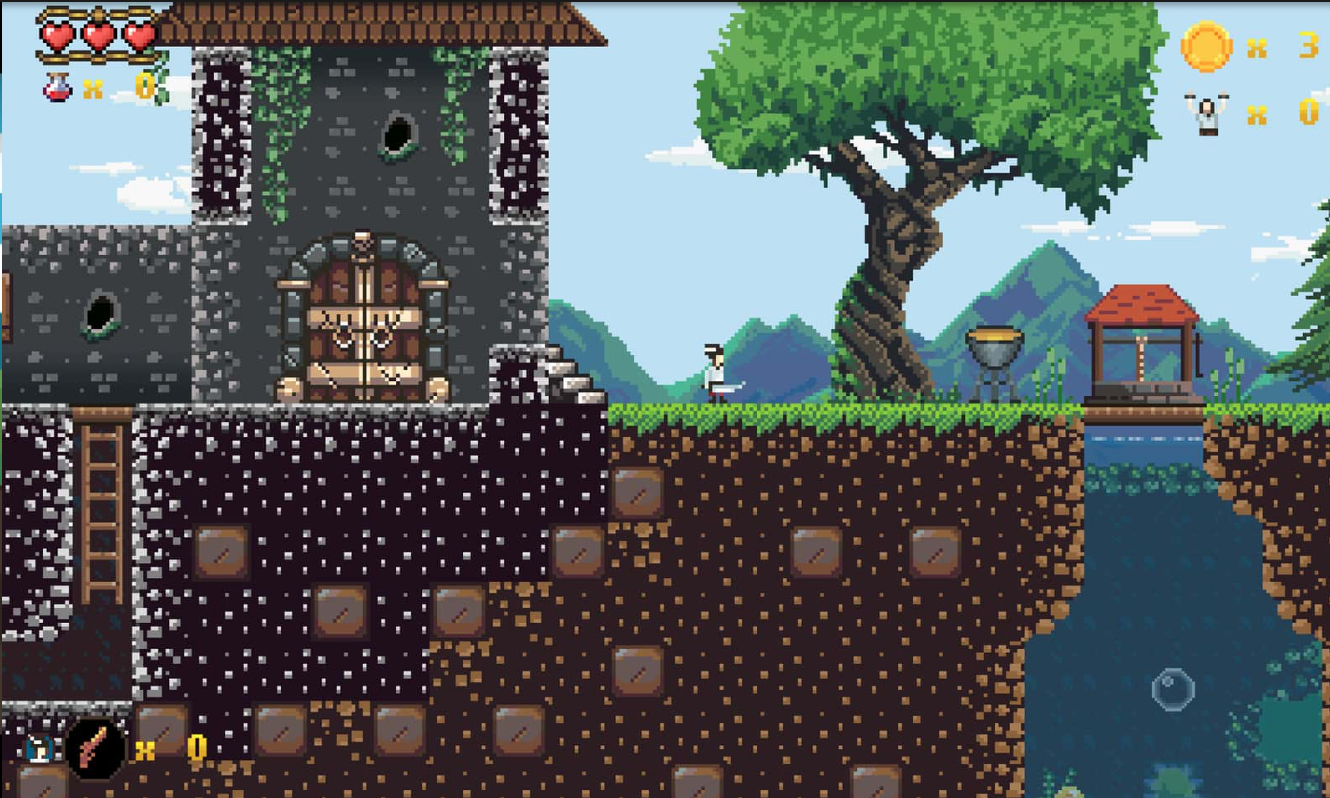This screenshot has height=798, width=1330.
Task: Select the red health potion icon
Action: [56, 88]
